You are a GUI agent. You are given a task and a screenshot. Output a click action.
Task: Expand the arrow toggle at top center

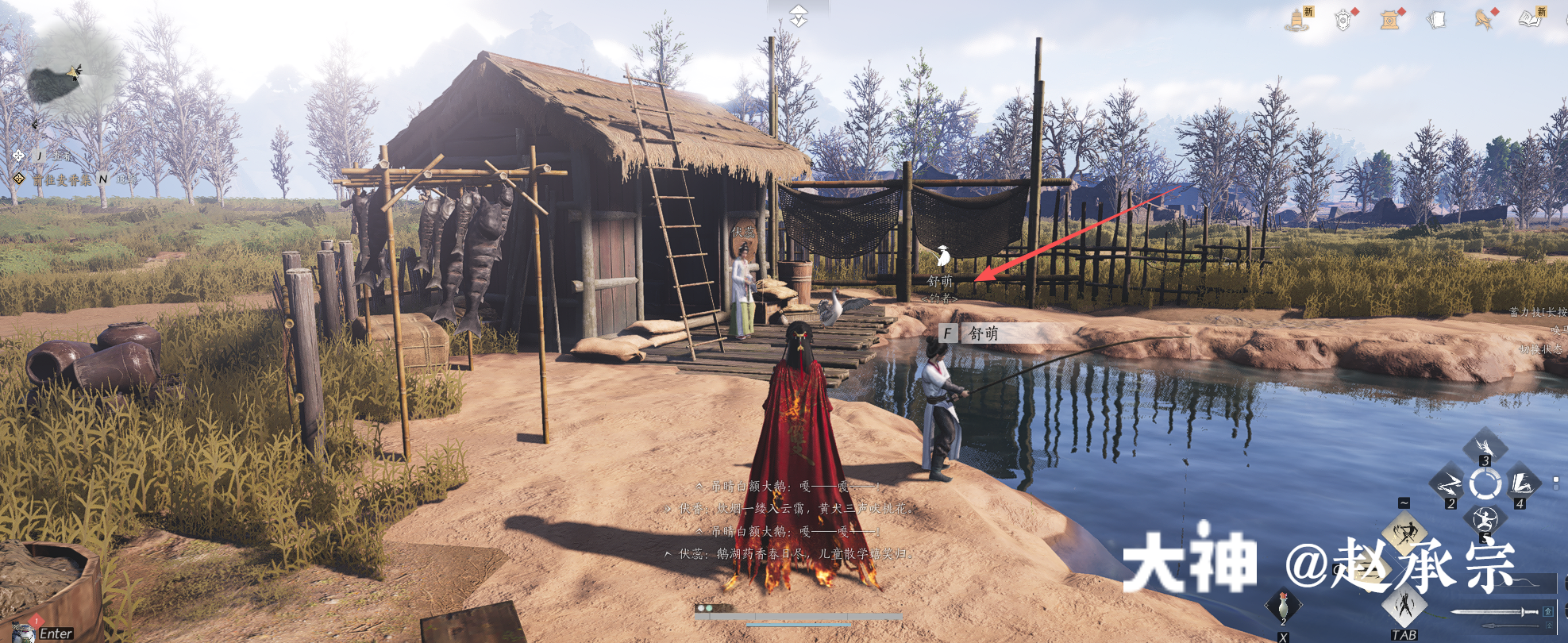click(x=798, y=14)
